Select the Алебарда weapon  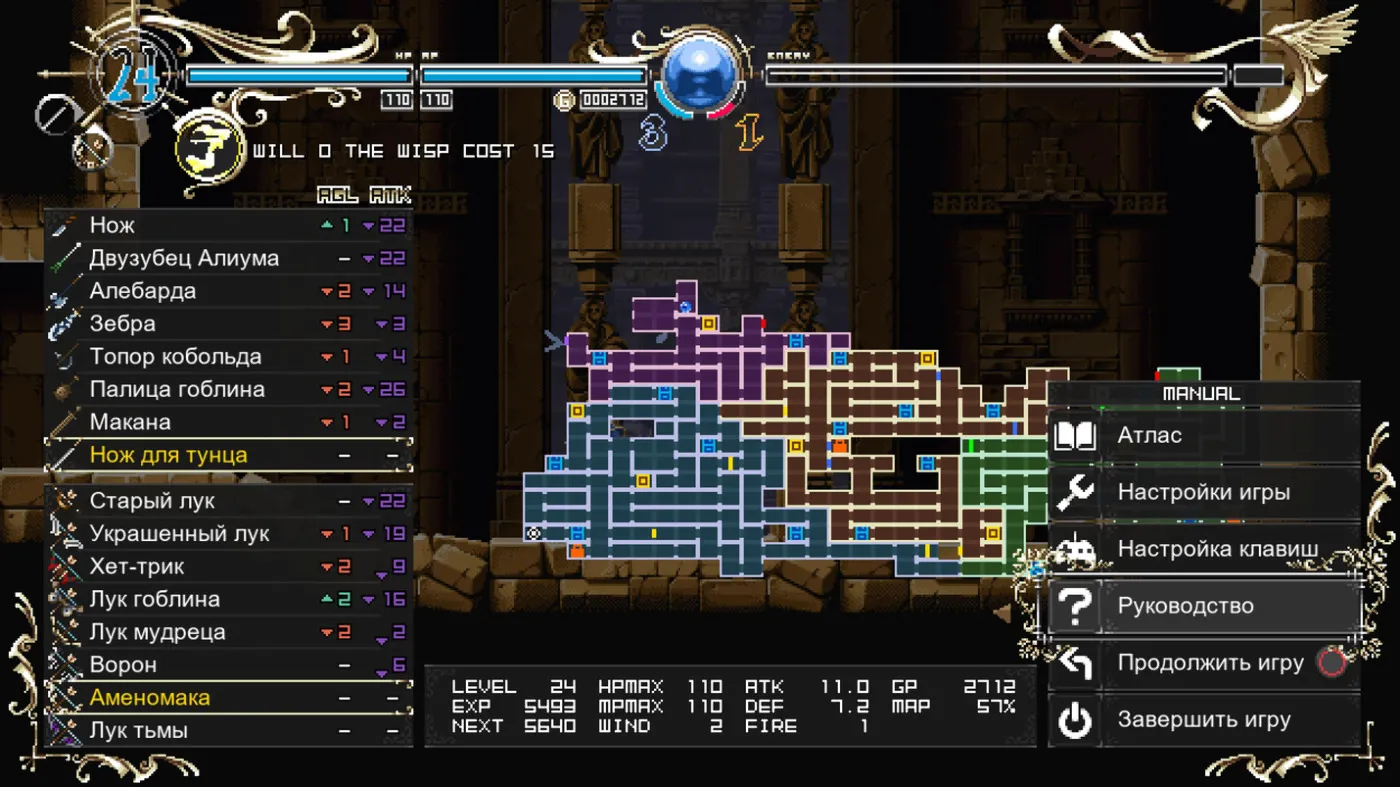click(x=228, y=291)
